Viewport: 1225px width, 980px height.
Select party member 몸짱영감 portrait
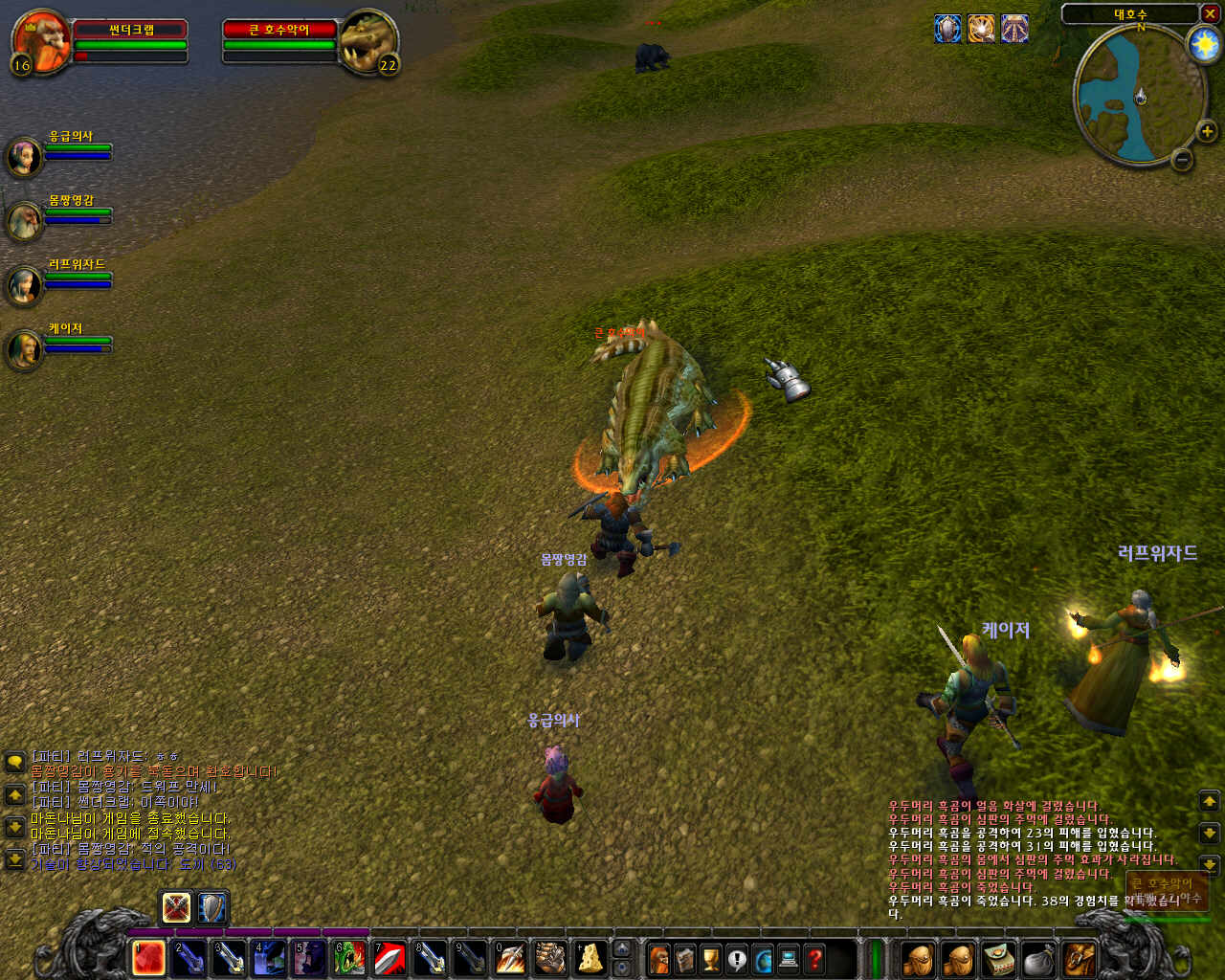click(24, 221)
